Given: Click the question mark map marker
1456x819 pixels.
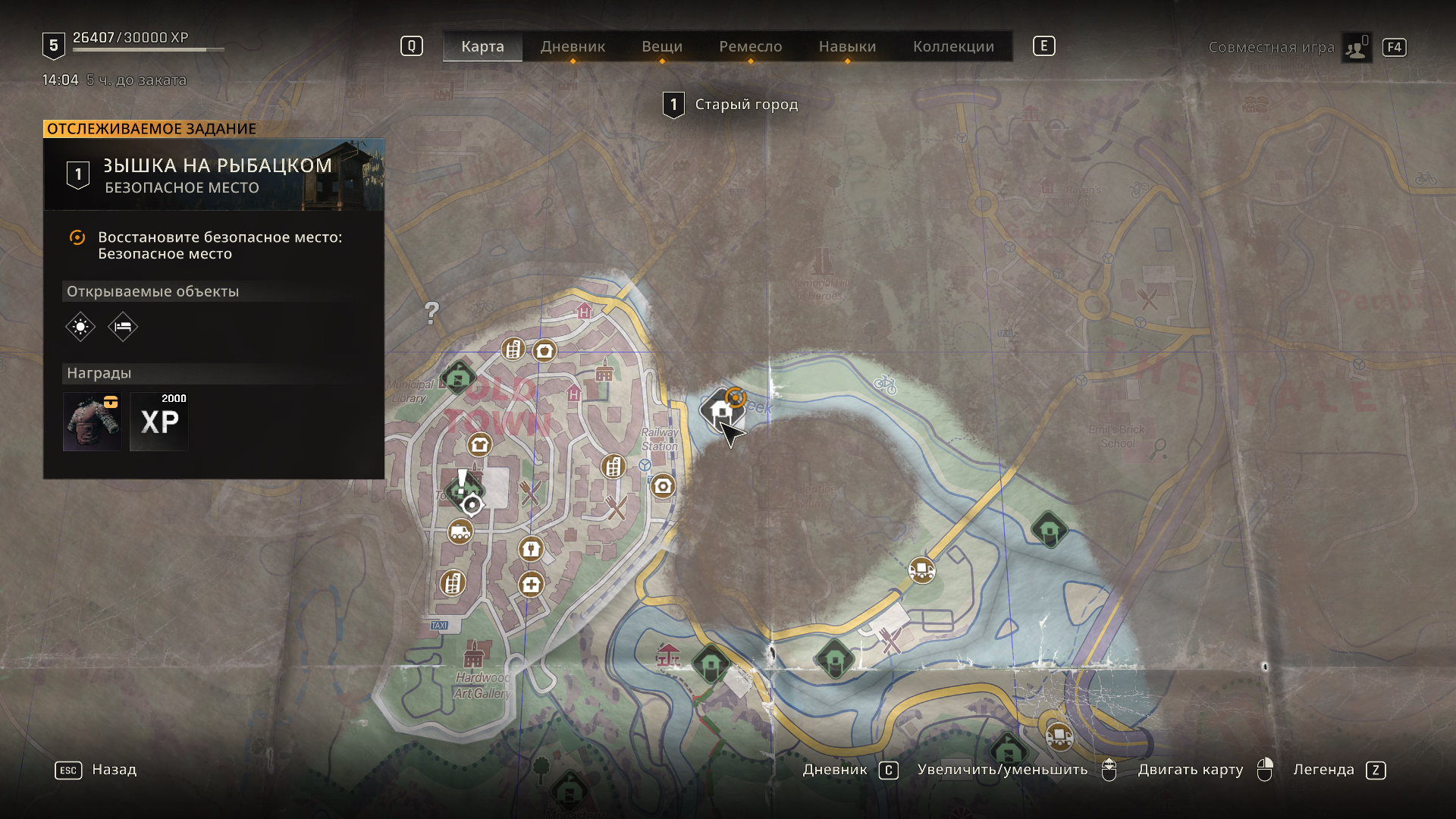Looking at the screenshot, I should pos(431,312).
